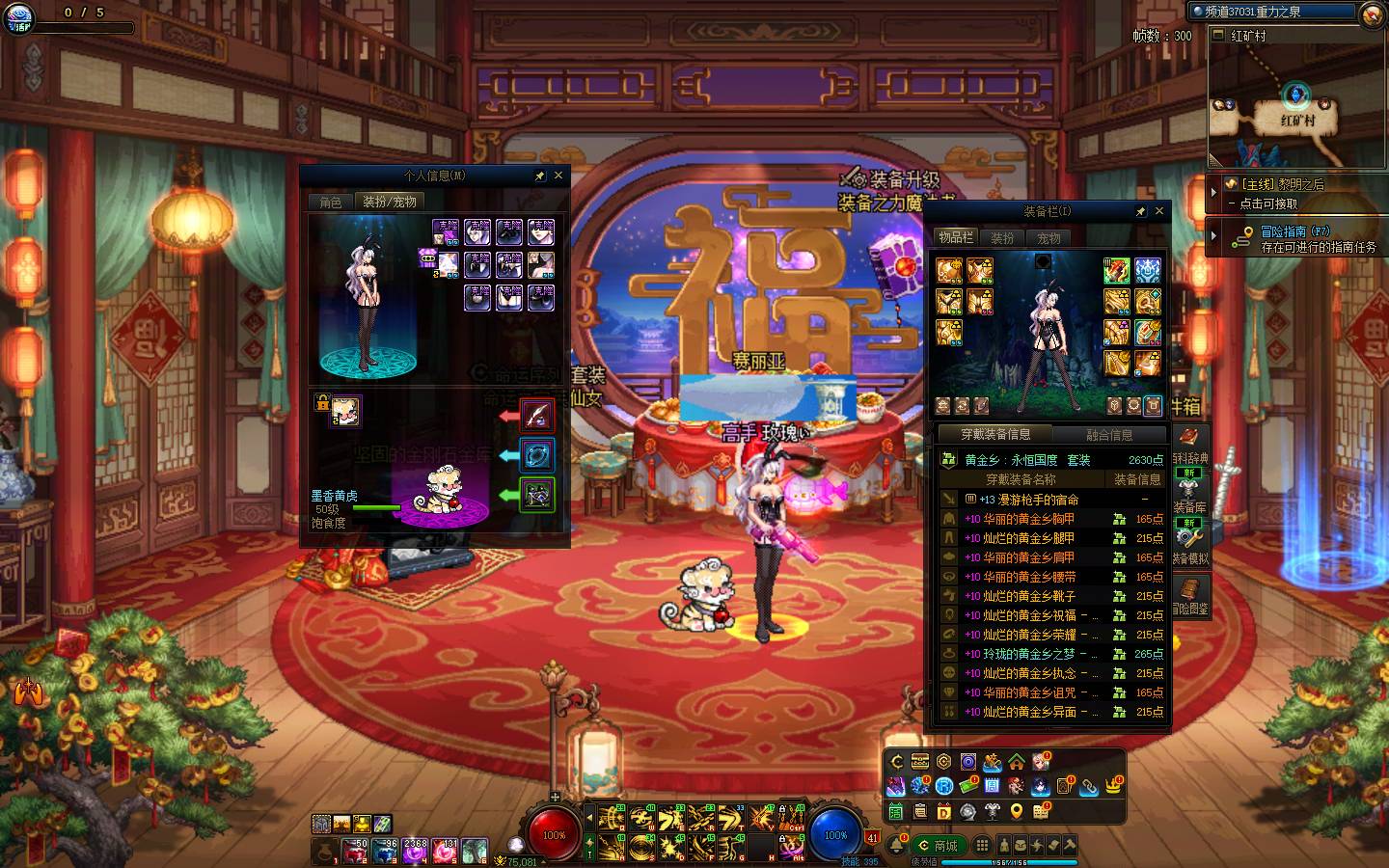The width and height of the screenshot is (1389, 868).
Task: Open the yellow map pin icon
Action: [x=1017, y=812]
